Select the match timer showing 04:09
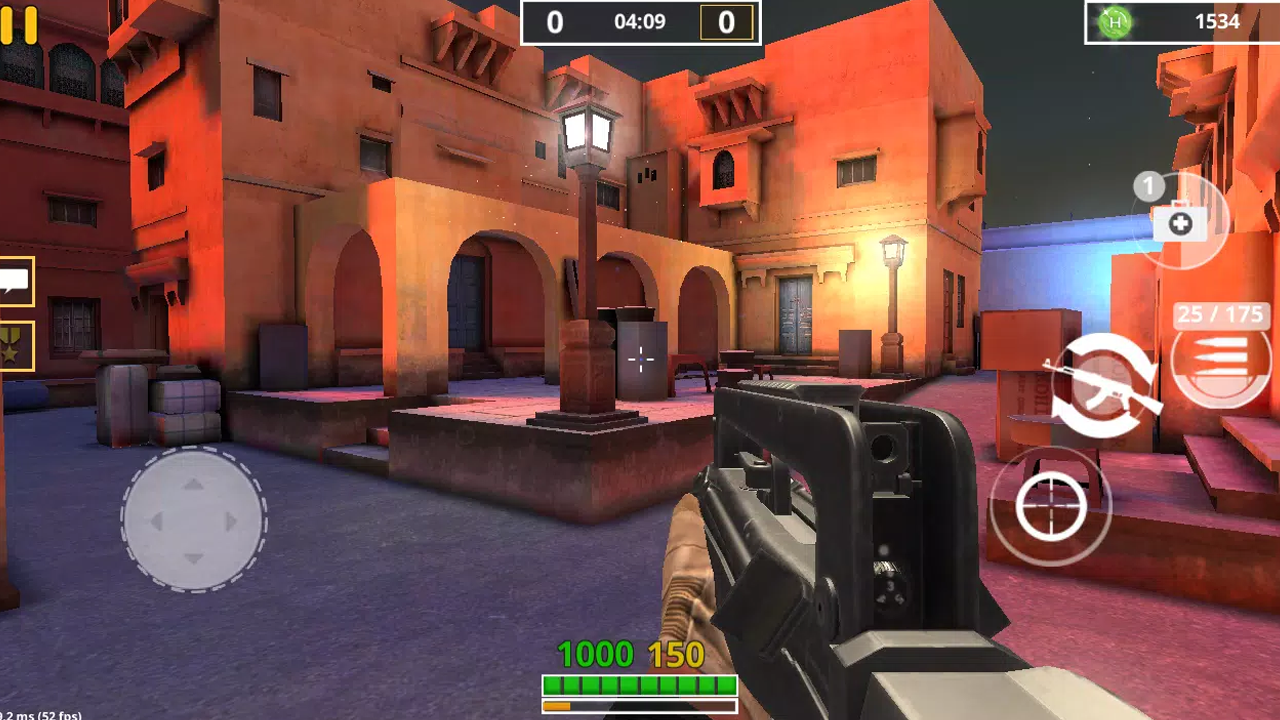 (640, 20)
